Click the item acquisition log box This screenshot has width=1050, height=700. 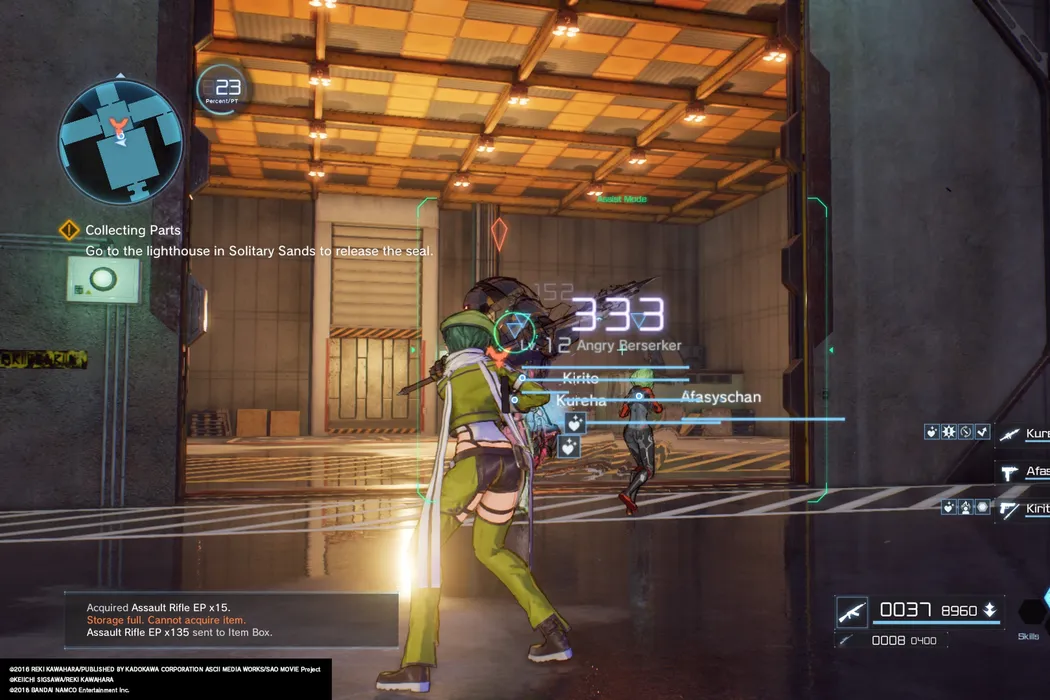(x=231, y=620)
